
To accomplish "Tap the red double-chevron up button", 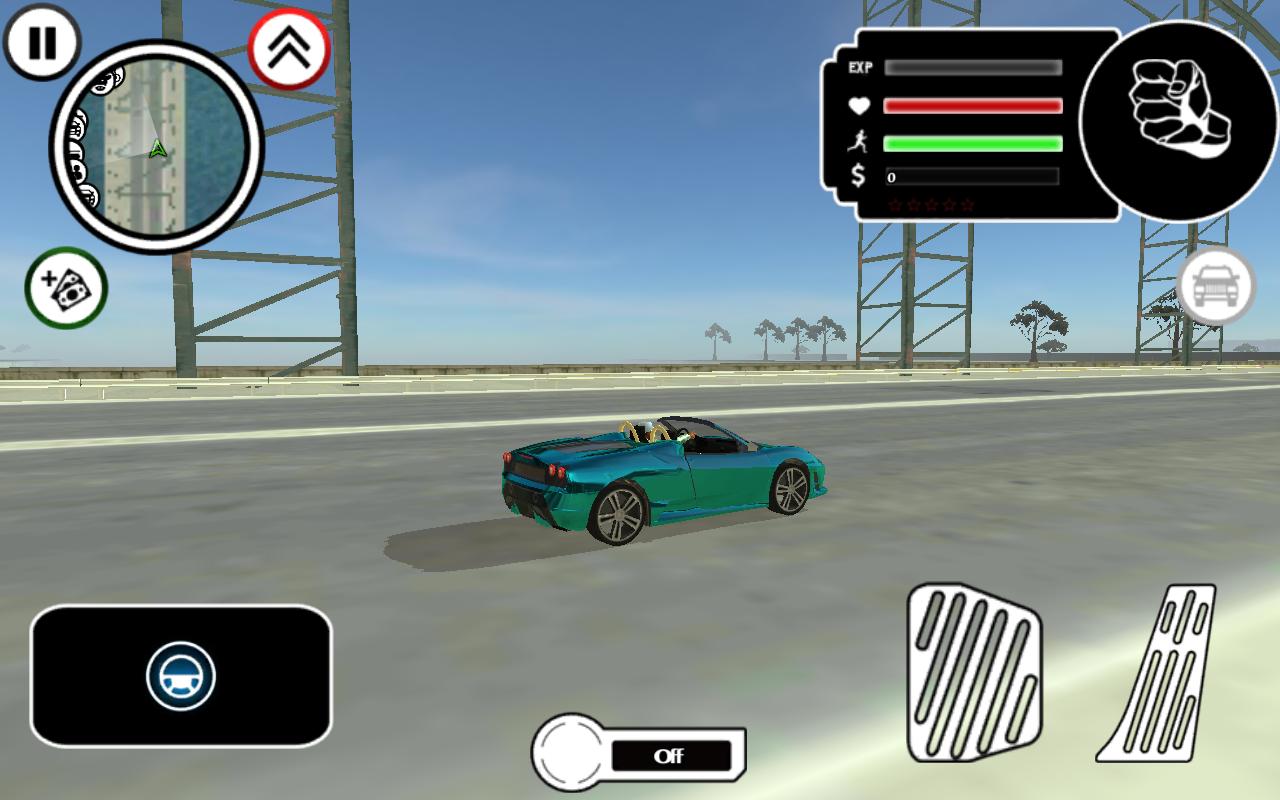I will click(x=289, y=50).
